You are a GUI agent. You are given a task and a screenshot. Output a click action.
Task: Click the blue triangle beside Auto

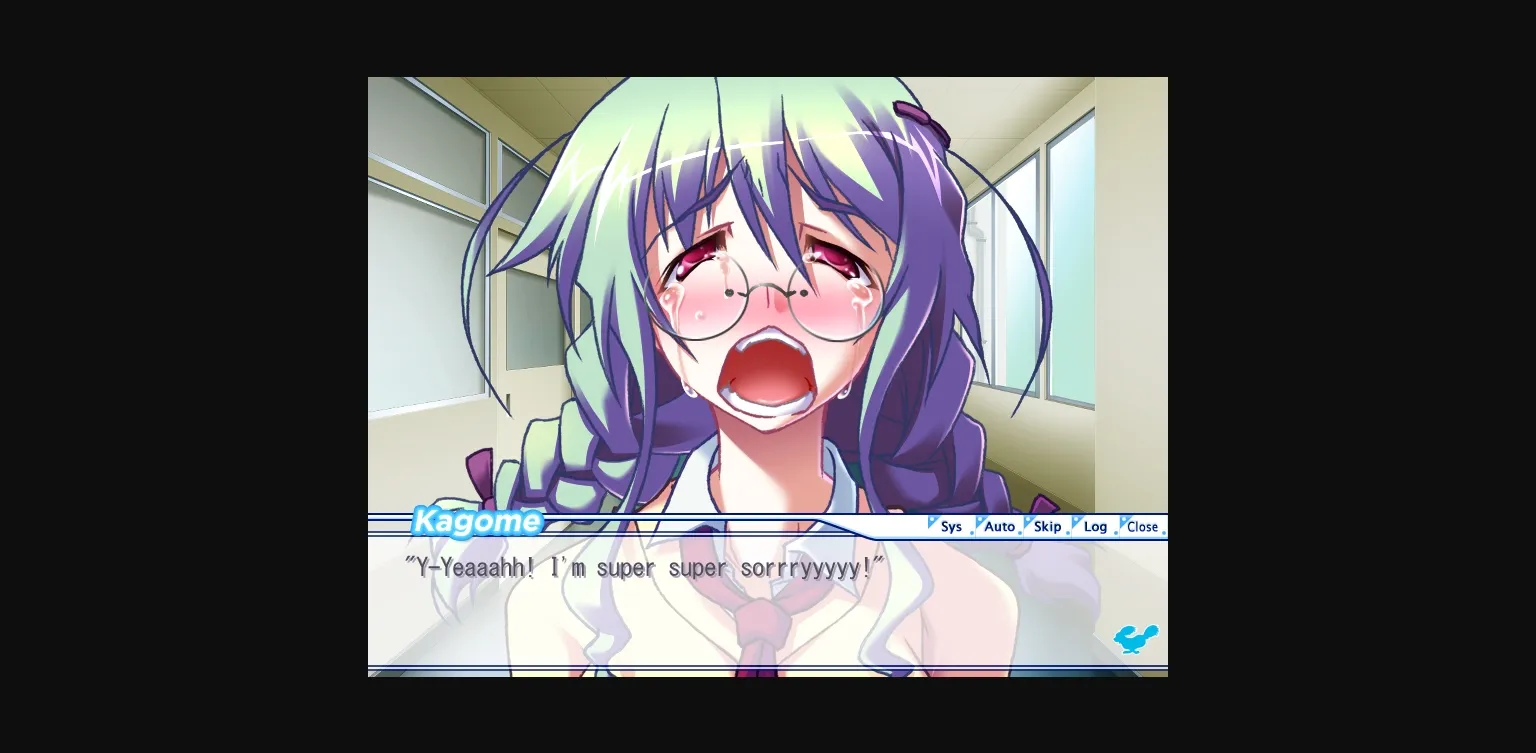(982, 522)
